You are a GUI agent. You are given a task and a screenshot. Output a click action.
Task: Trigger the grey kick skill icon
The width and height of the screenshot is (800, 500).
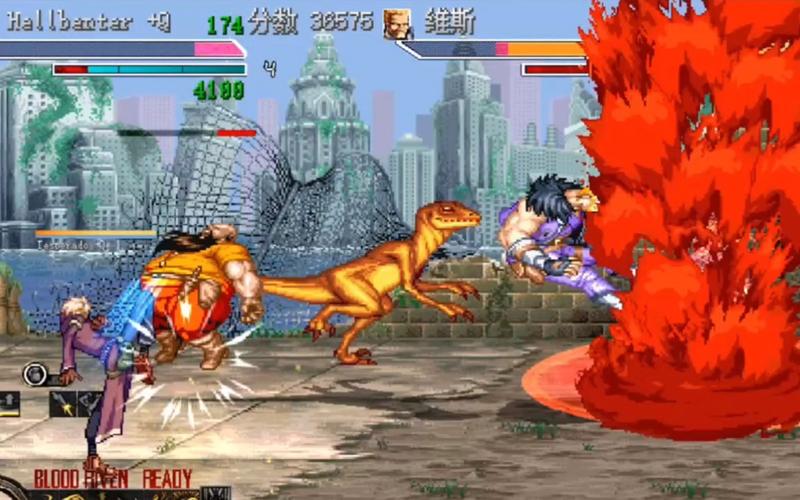pos(88,403)
